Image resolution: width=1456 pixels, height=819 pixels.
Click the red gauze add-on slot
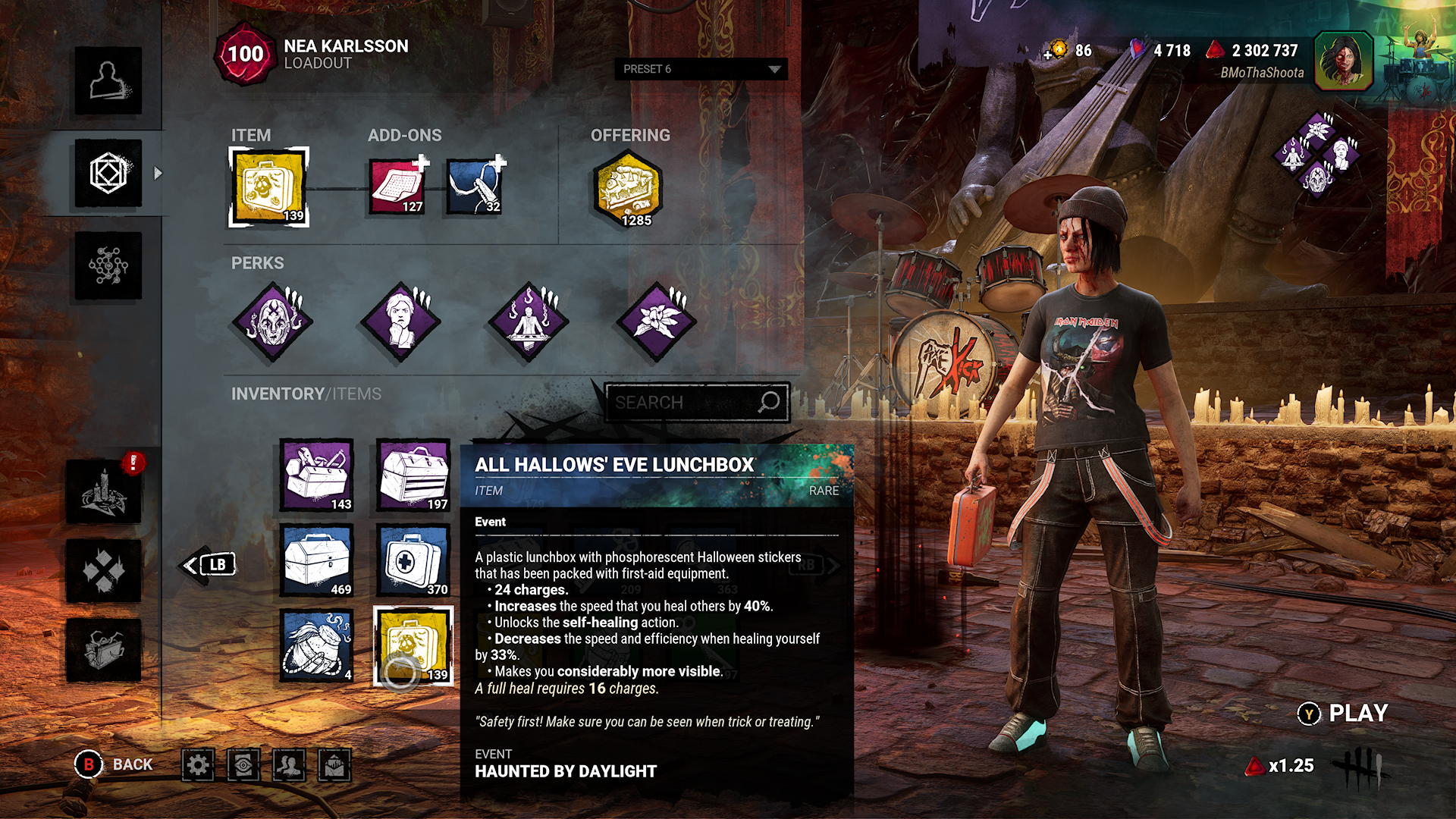click(397, 187)
